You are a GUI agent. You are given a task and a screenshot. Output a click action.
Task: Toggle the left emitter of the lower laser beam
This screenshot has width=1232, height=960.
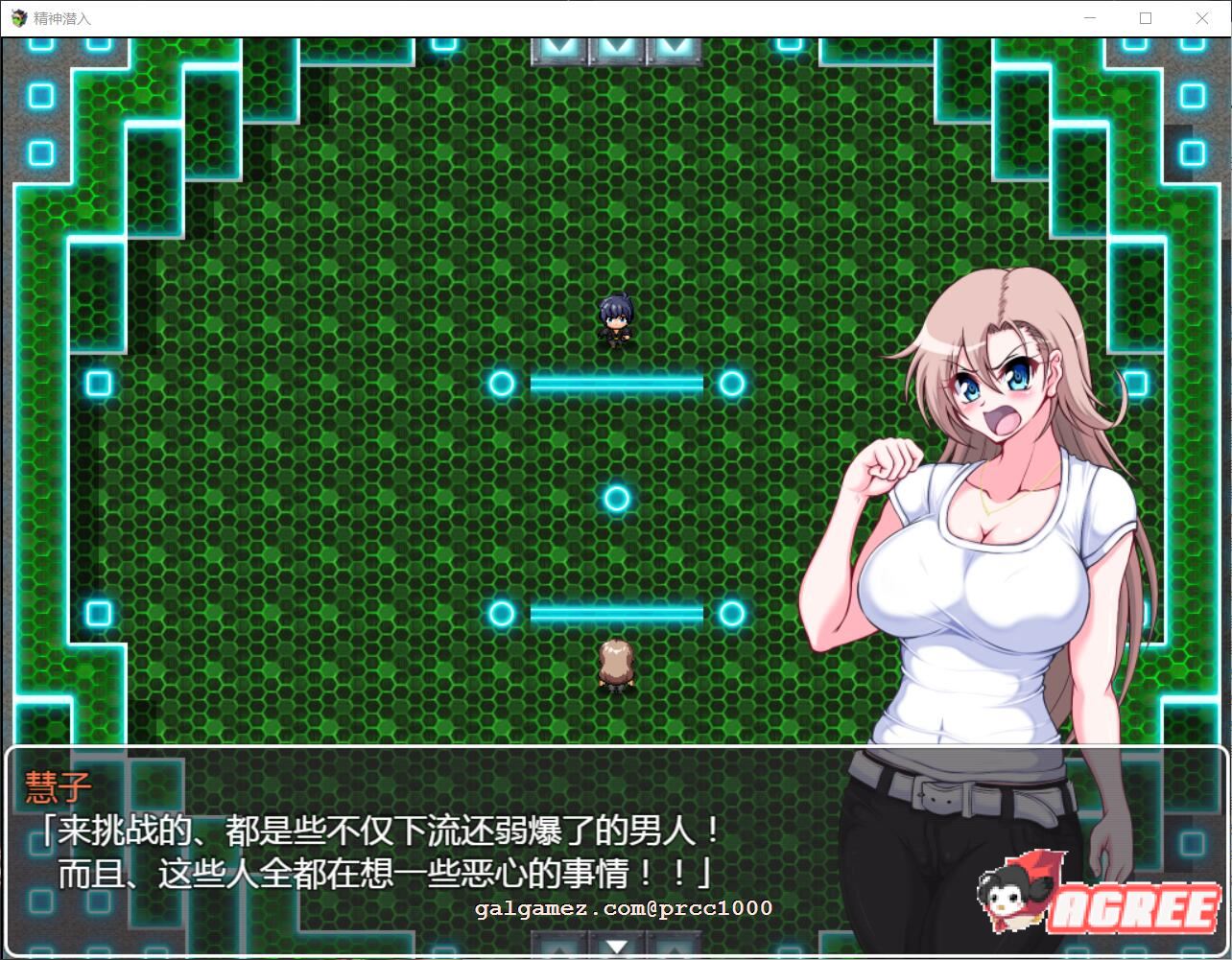tap(502, 612)
